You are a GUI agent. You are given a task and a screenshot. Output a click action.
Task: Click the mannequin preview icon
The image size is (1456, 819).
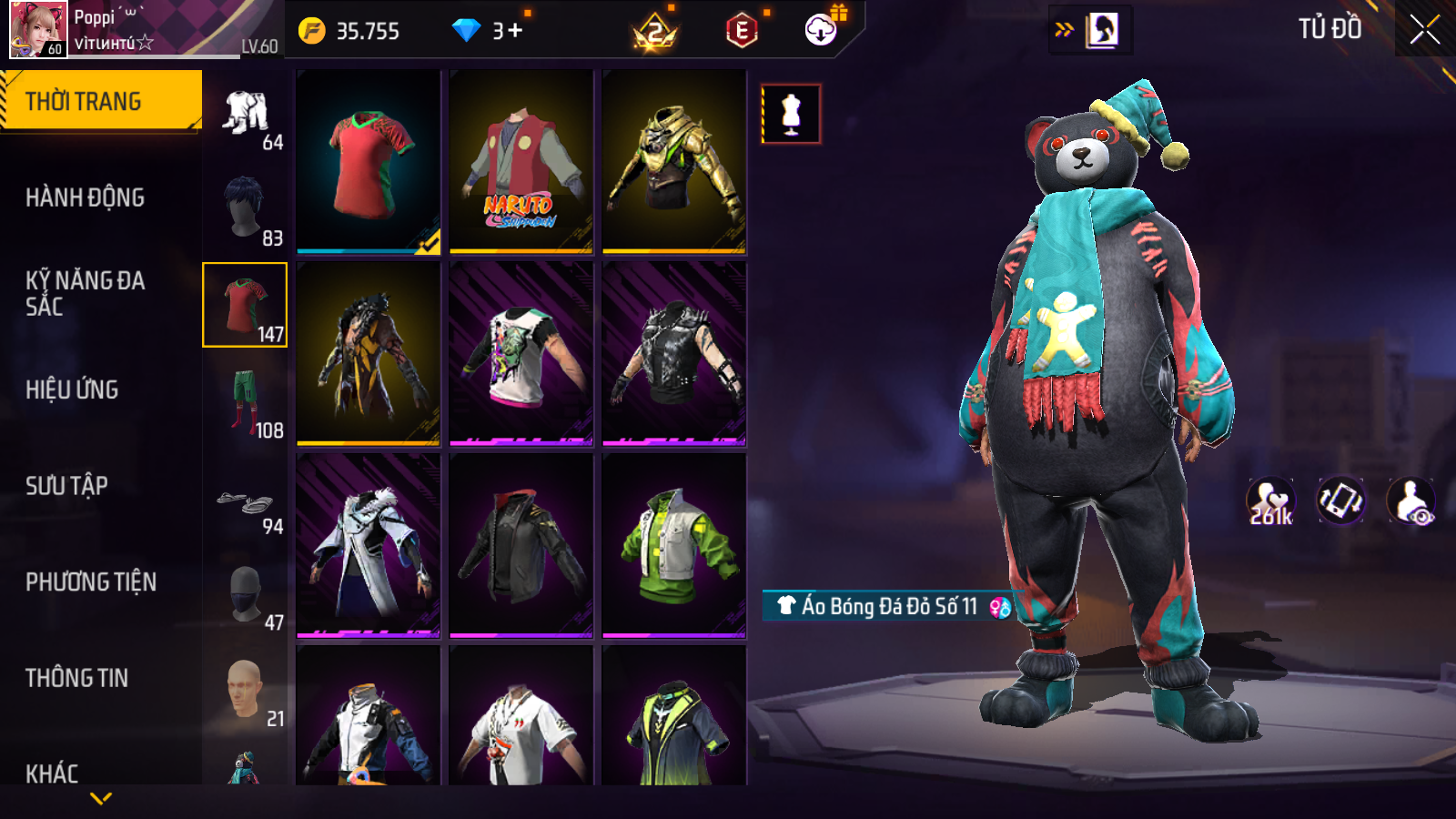(791, 115)
